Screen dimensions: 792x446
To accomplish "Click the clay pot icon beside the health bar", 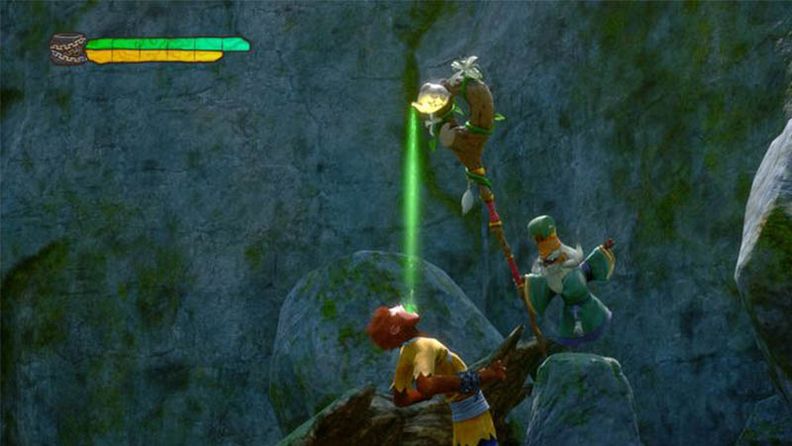I will point(68,49).
